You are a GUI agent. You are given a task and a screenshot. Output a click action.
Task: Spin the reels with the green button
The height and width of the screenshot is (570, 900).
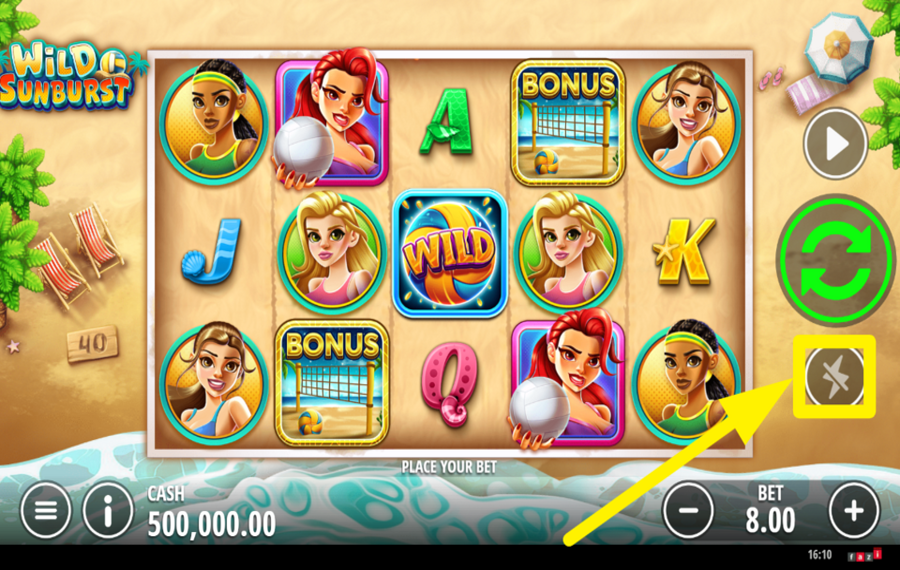(x=834, y=260)
